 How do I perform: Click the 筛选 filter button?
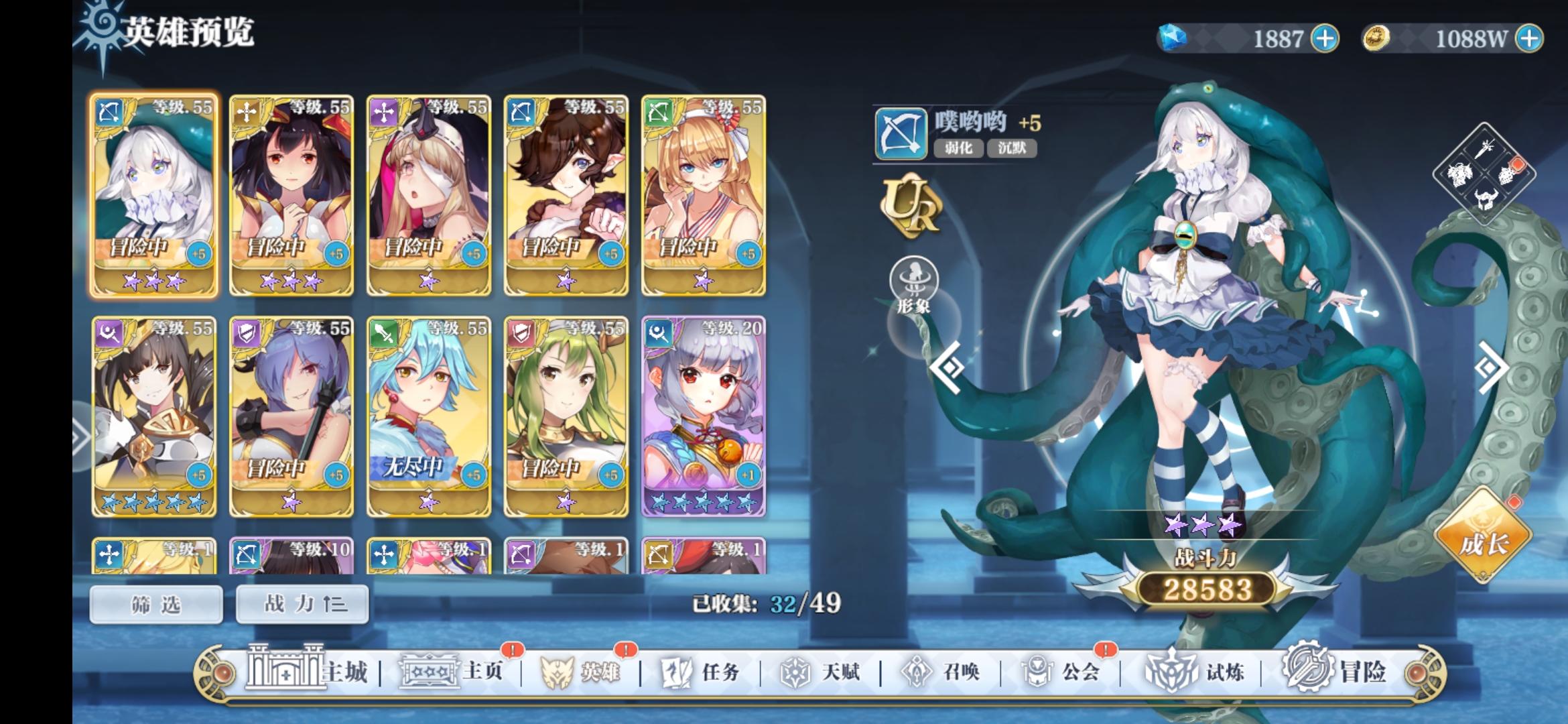click(x=155, y=603)
